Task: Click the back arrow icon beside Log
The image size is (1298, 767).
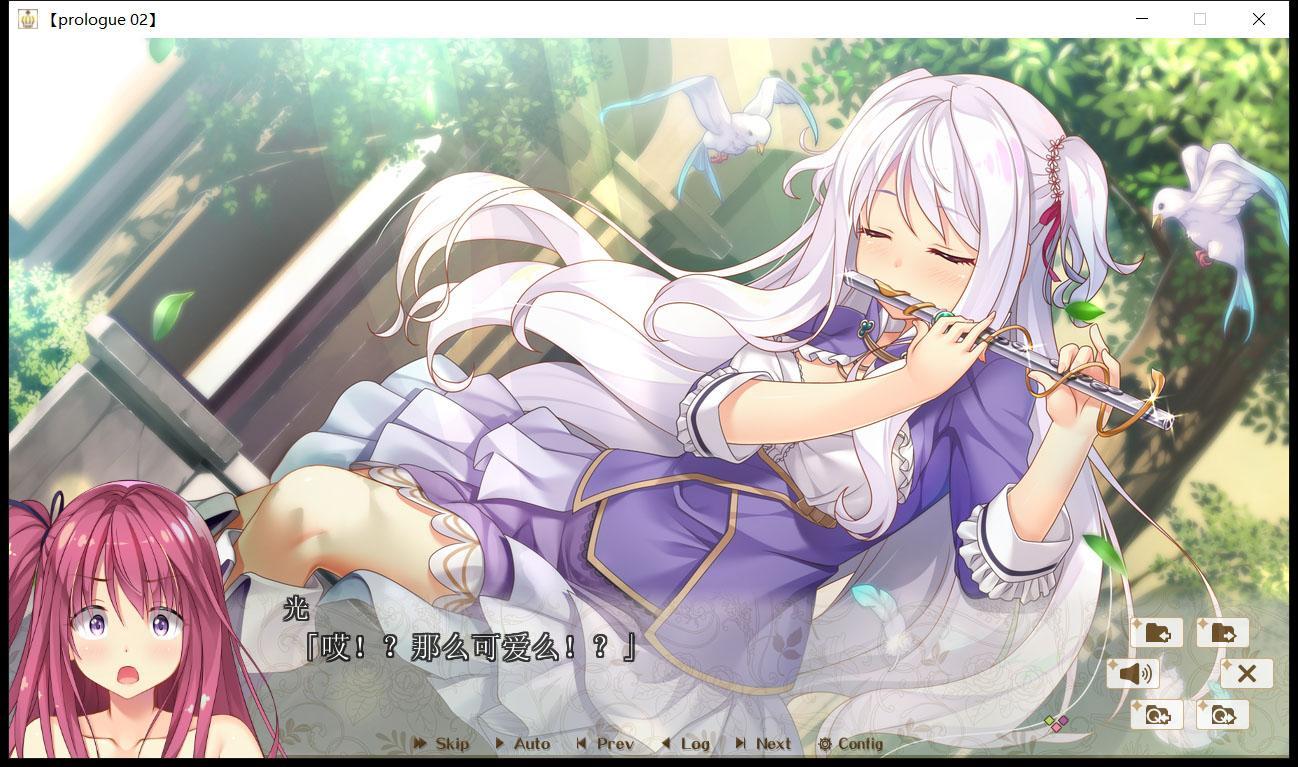Action: [665, 744]
